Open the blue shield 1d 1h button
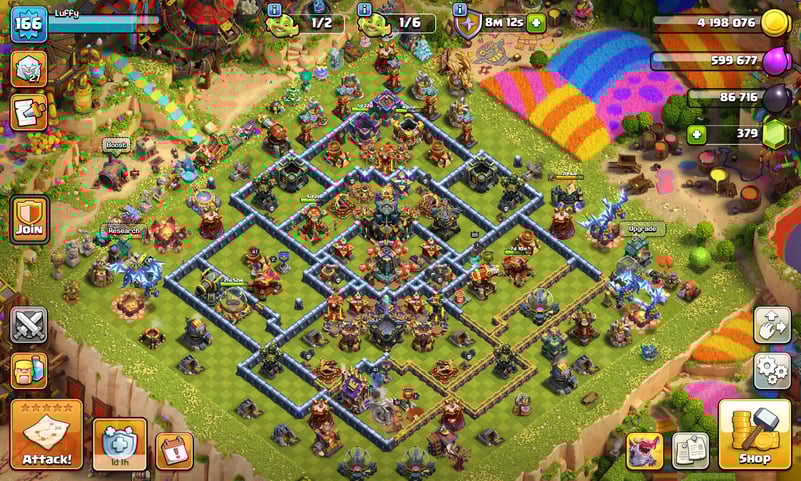 click(x=119, y=443)
